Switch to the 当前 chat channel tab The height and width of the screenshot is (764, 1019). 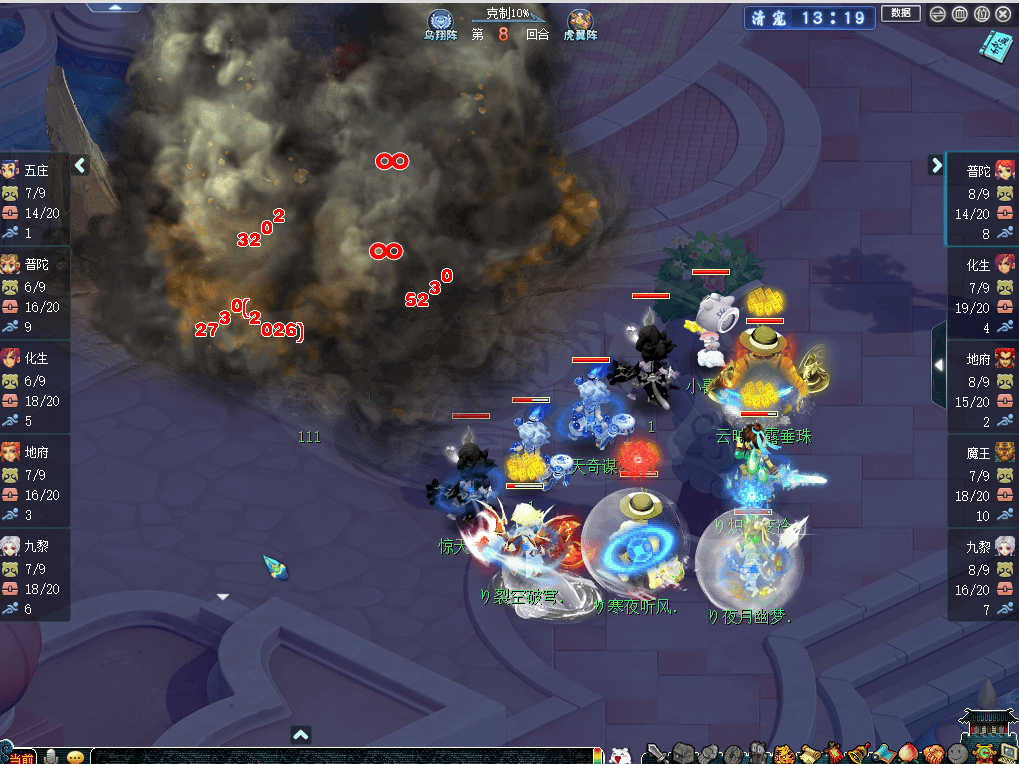tap(20, 757)
